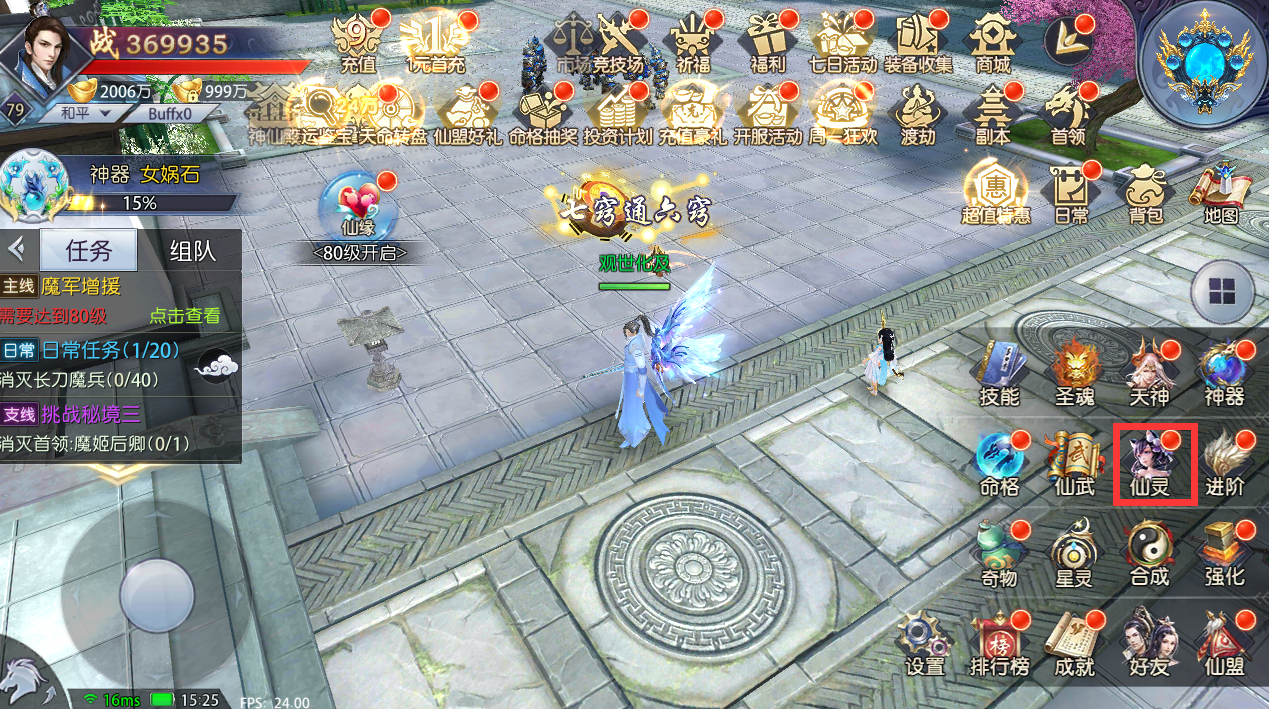The height and width of the screenshot is (709, 1269).
Task: Track the 魔军增援 main quest
Action: (x=80, y=287)
